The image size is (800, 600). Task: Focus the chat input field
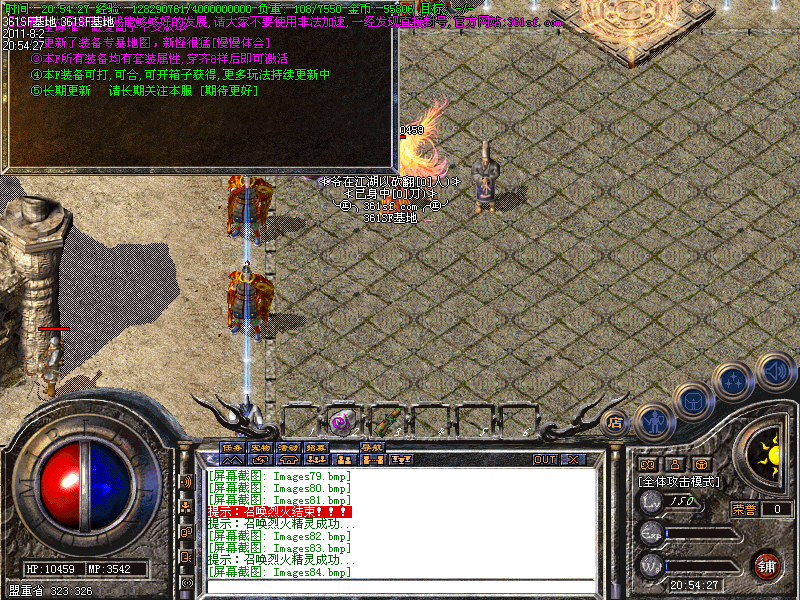[x=400, y=585]
